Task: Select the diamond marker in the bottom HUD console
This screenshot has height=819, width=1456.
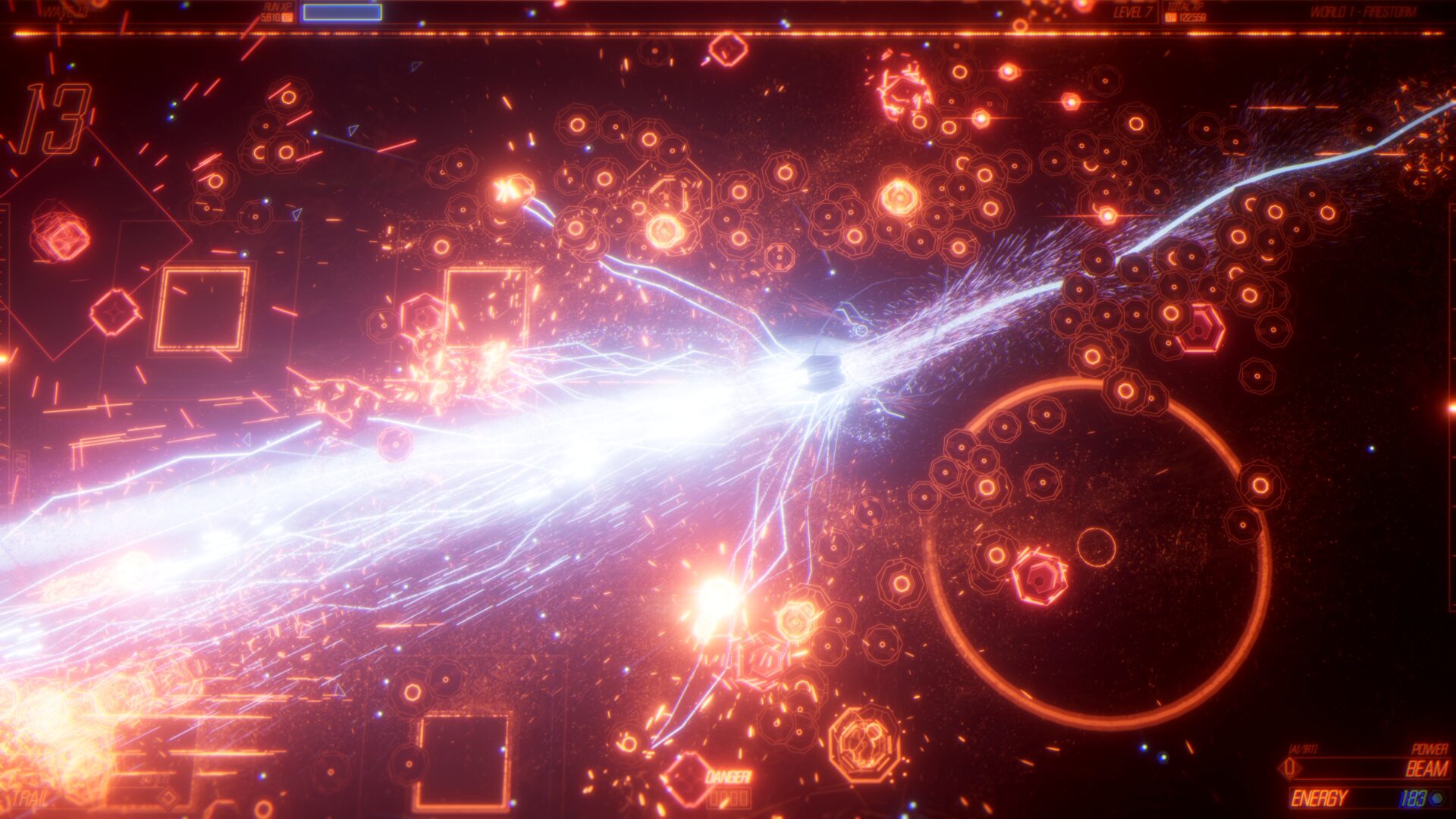Action: pyautogui.click(x=168, y=799)
